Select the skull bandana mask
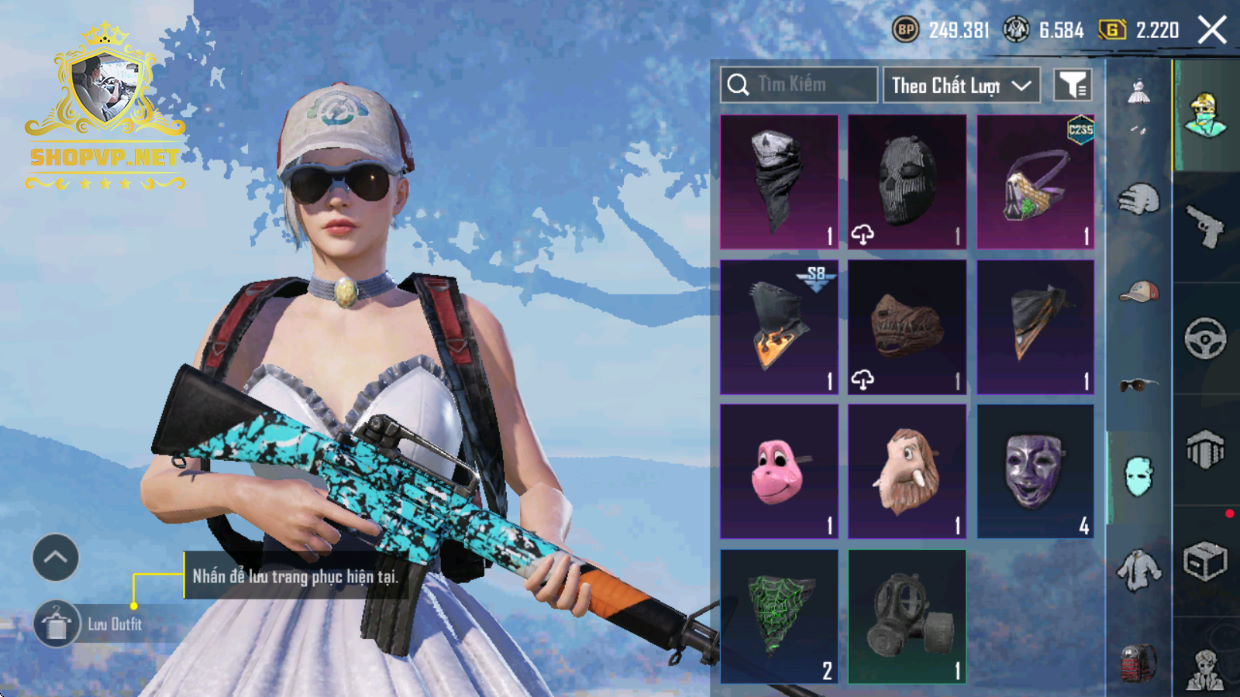This screenshot has width=1240, height=697. pyautogui.click(x=779, y=181)
